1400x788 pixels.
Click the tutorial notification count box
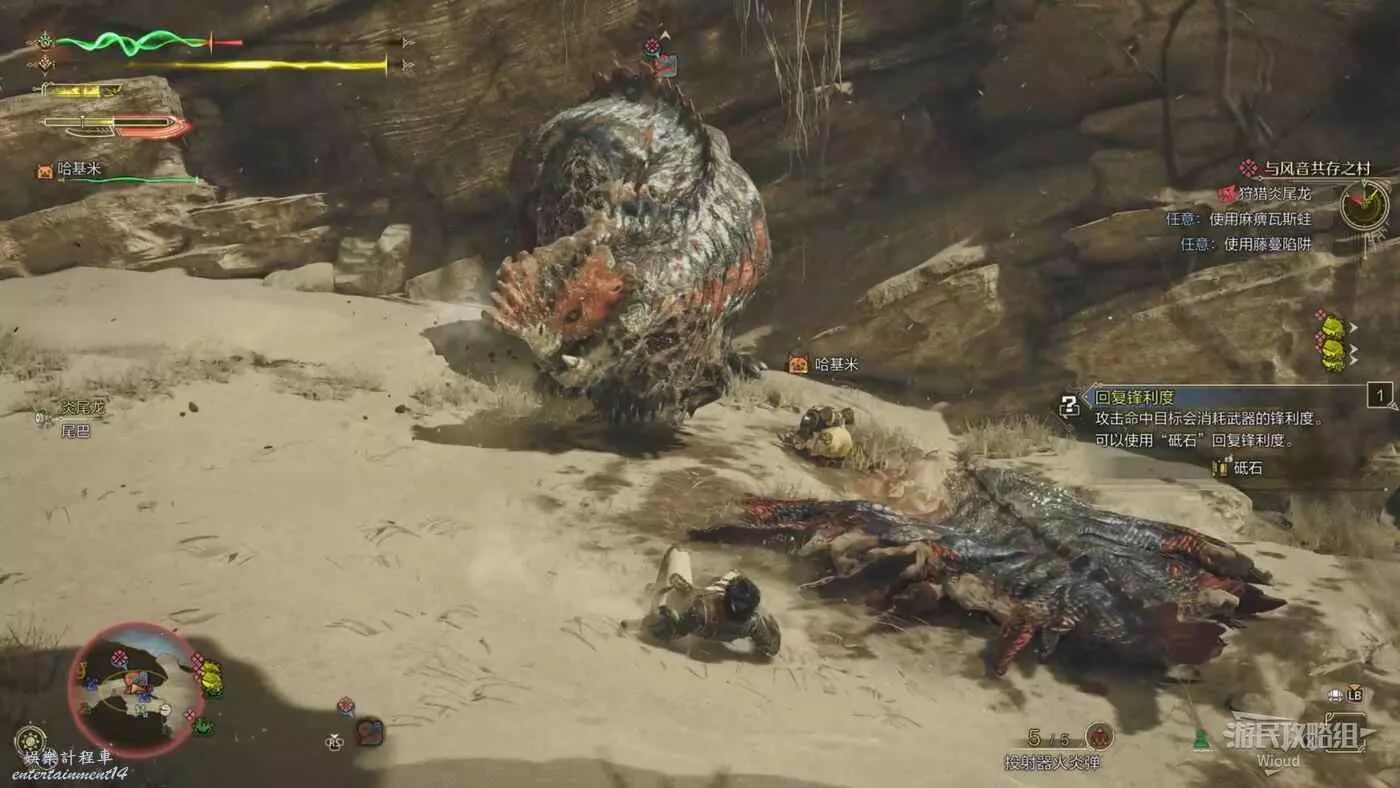point(1380,396)
